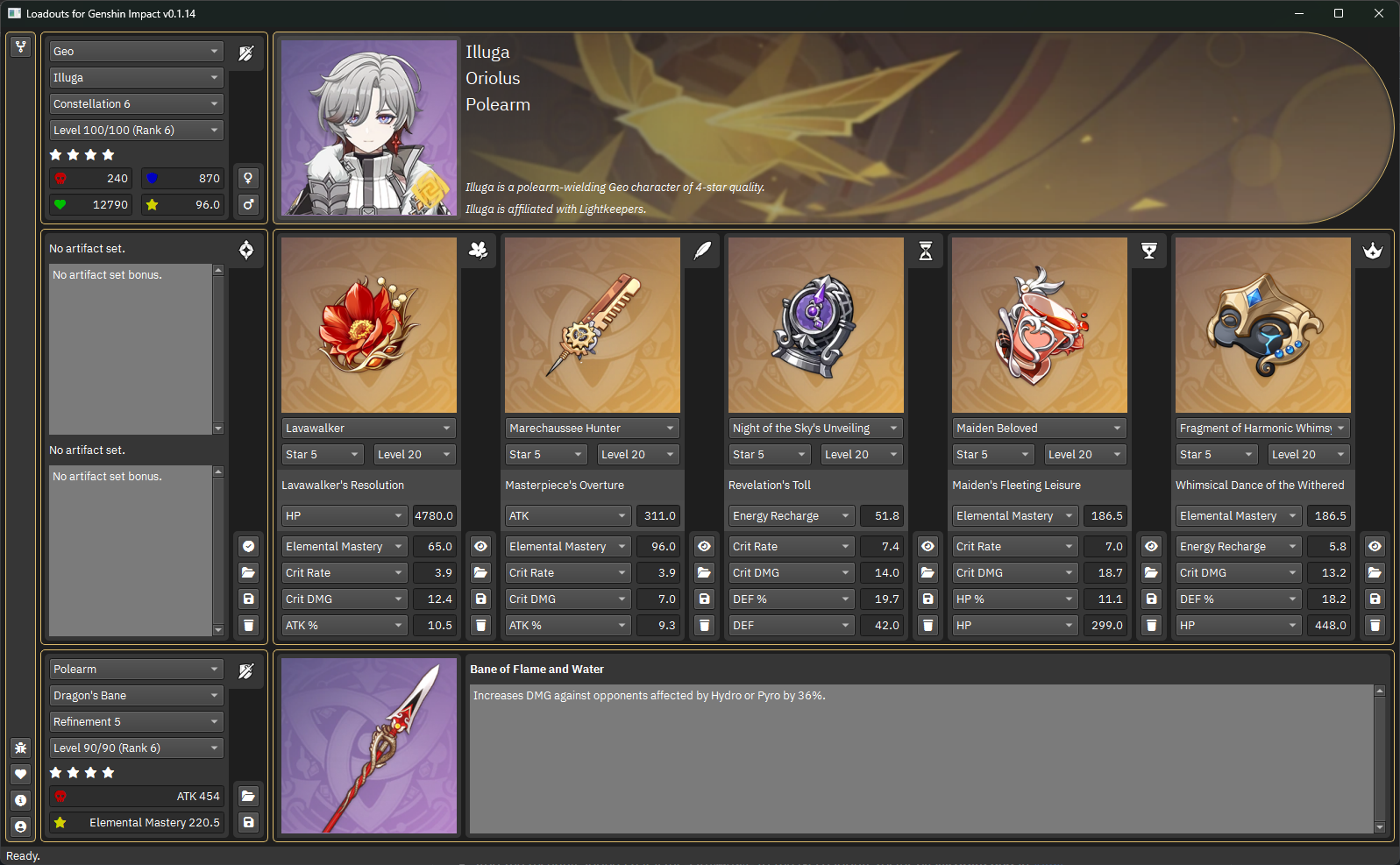The image size is (1400, 865).
Task: Open the Polearm weapon type dropdown
Action: [x=136, y=670]
